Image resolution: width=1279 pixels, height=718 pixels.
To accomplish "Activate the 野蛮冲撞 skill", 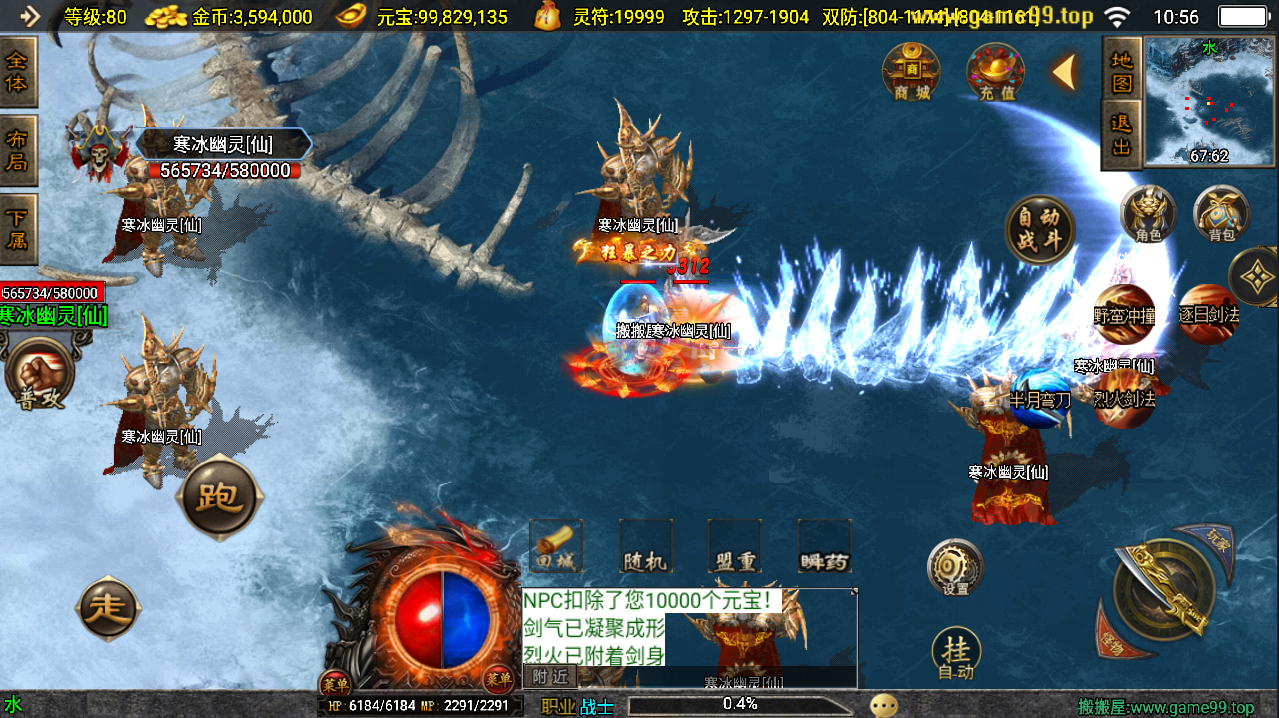I will coord(1124,314).
